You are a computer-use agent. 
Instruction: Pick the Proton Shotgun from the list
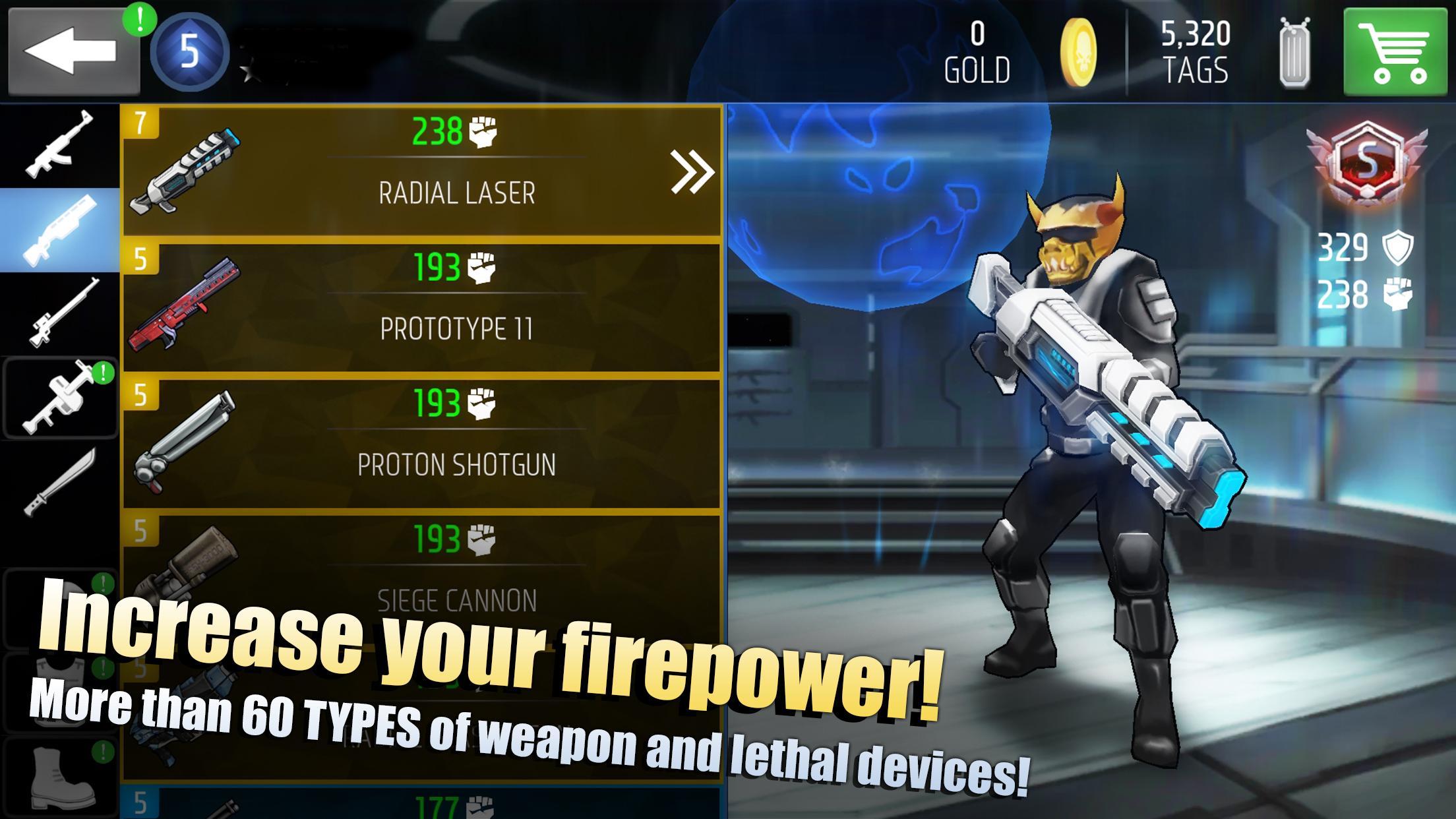tap(422, 444)
